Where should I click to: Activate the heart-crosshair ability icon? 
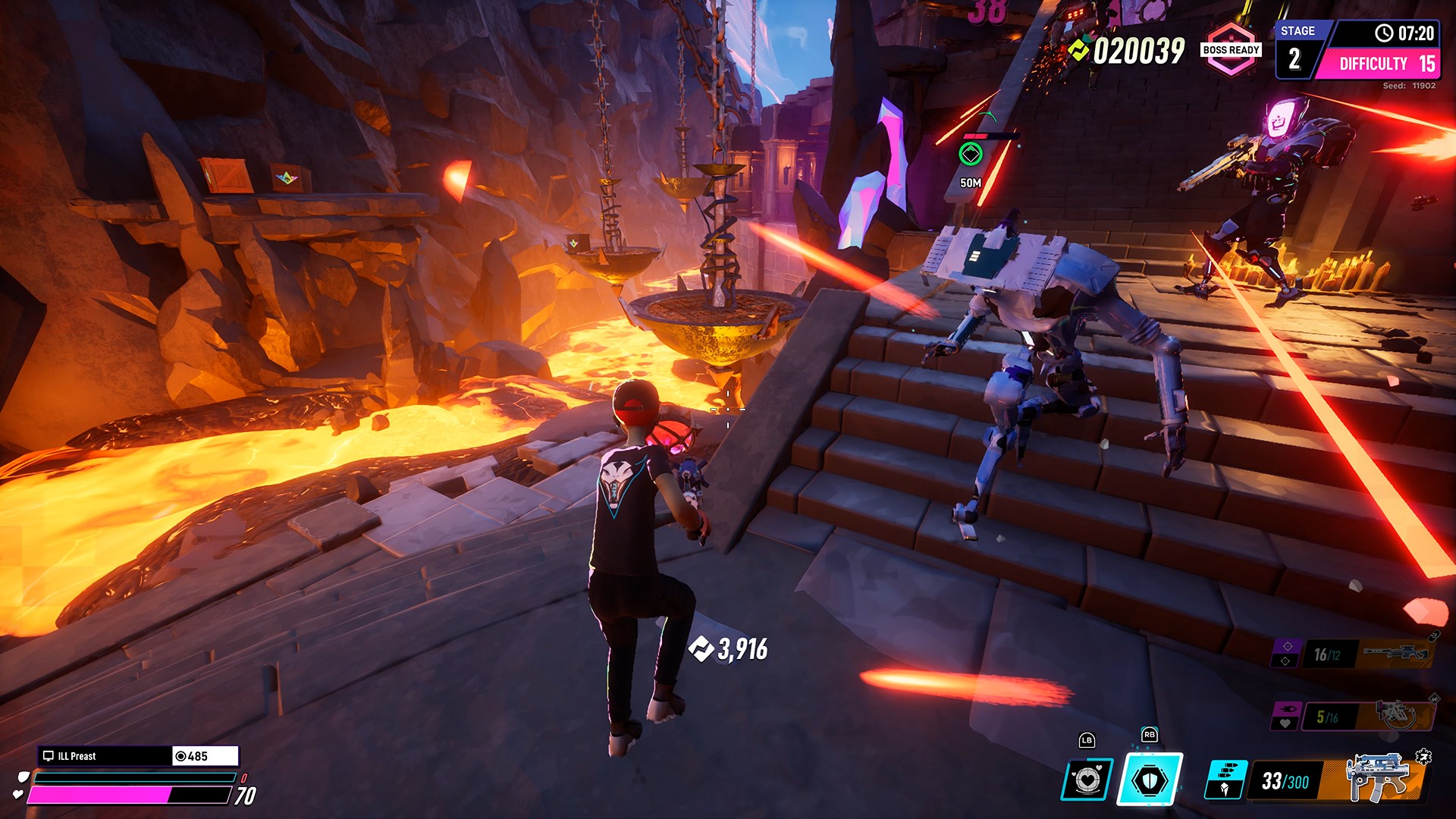click(1087, 779)
